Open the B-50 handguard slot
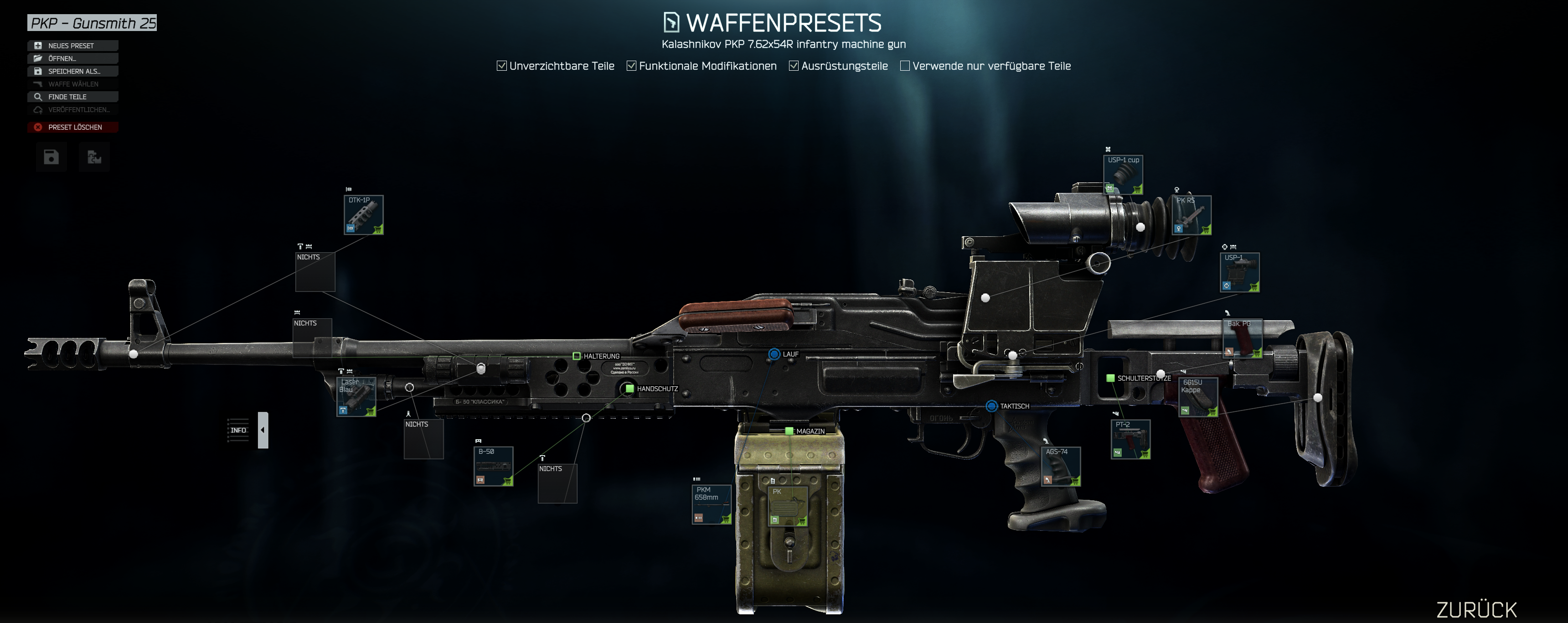The width and height of the screenshot is (1568, 623). pyautogui.click(x=493, y=466)
